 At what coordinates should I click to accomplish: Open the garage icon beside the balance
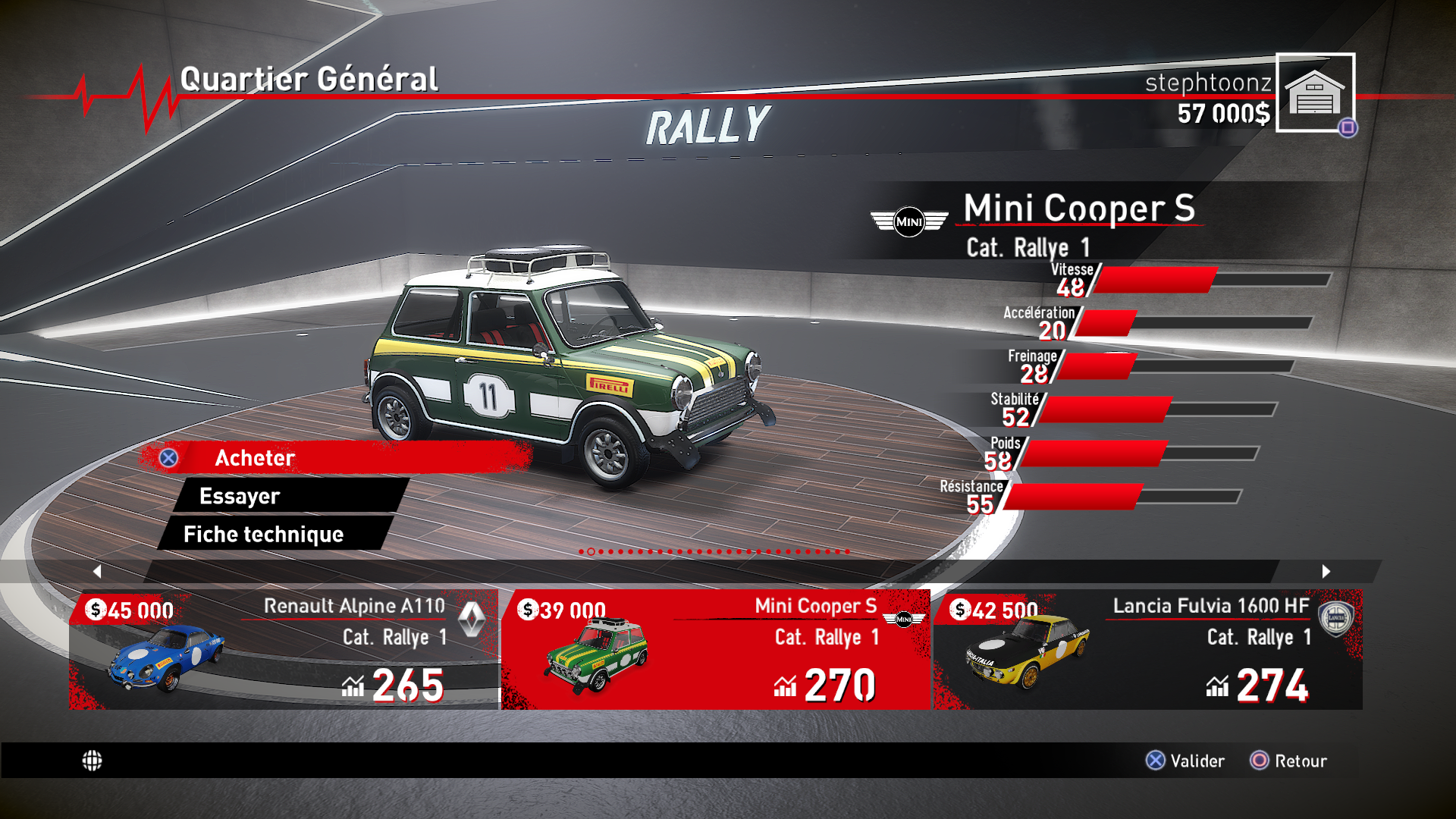[x=1315, y=93]
